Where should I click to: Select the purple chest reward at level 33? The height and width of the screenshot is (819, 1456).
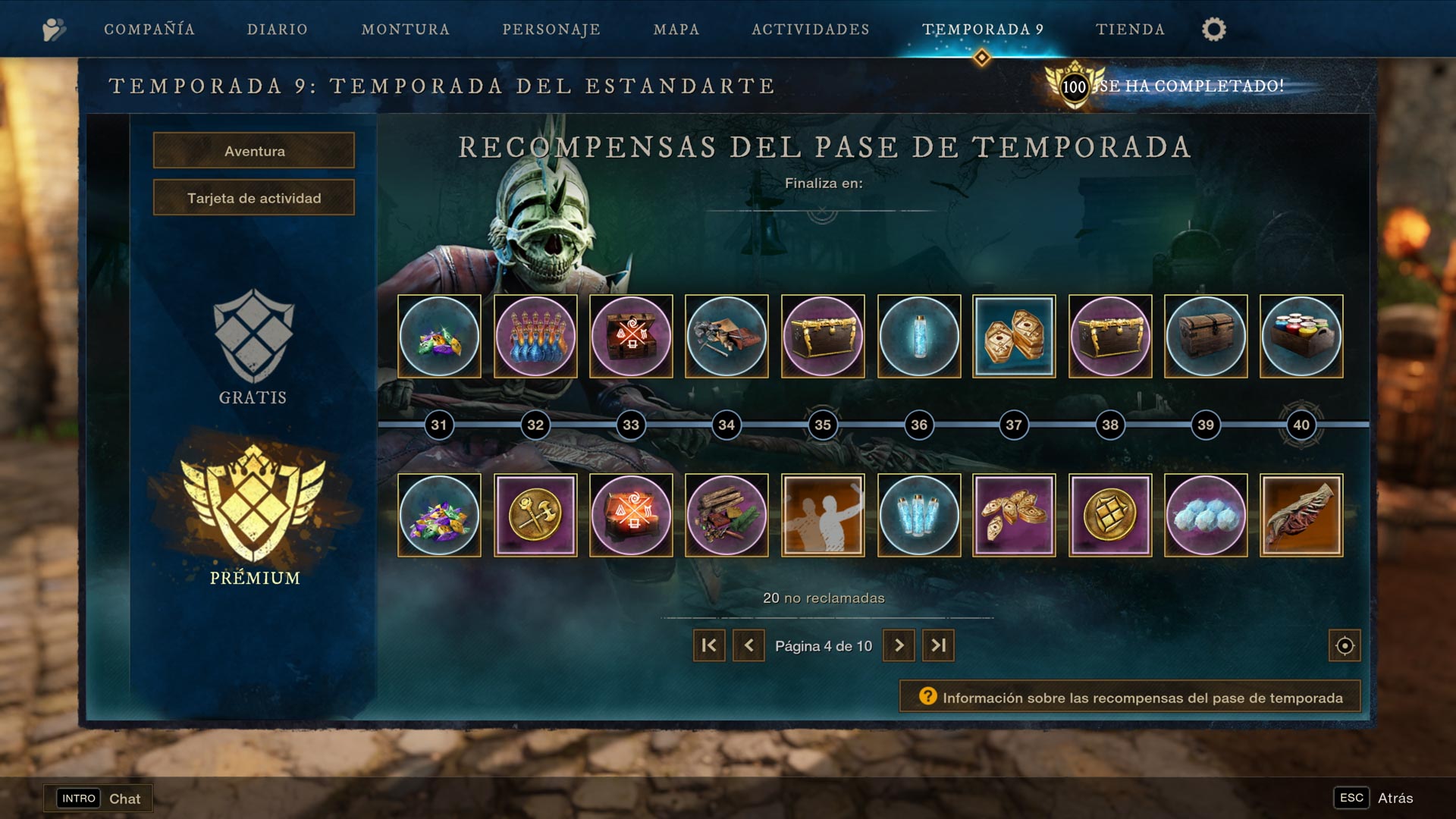[x=631, y=336]
